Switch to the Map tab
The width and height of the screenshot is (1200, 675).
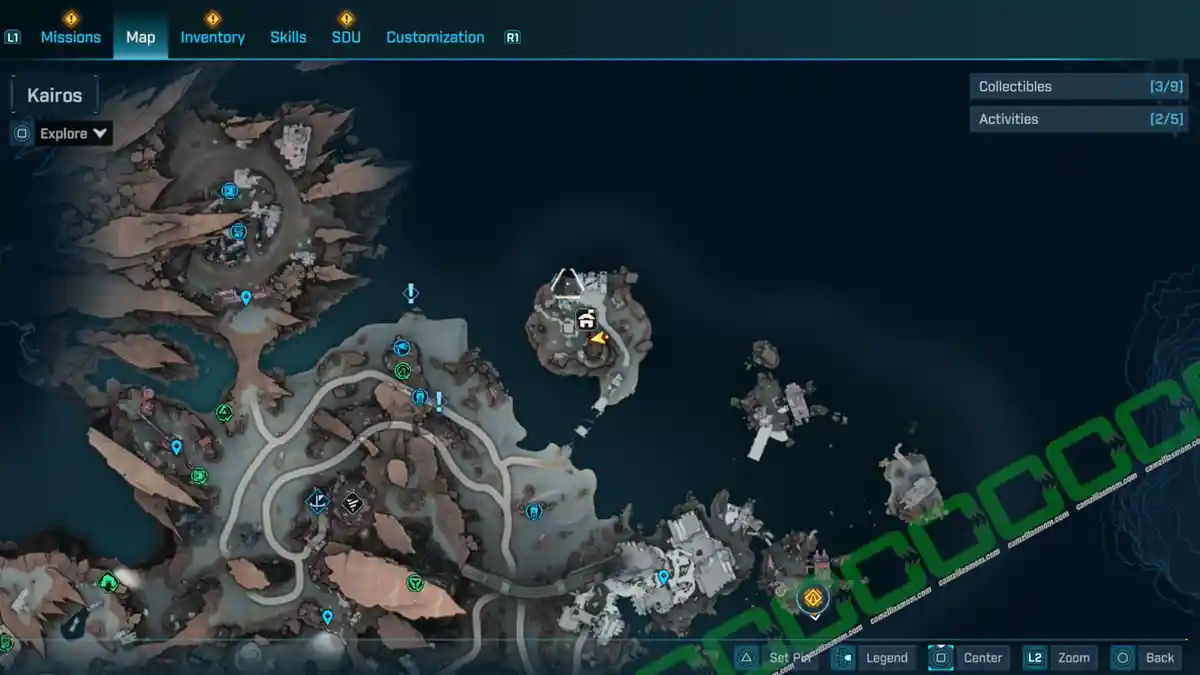pyautogui.click(x=140, y=37)
